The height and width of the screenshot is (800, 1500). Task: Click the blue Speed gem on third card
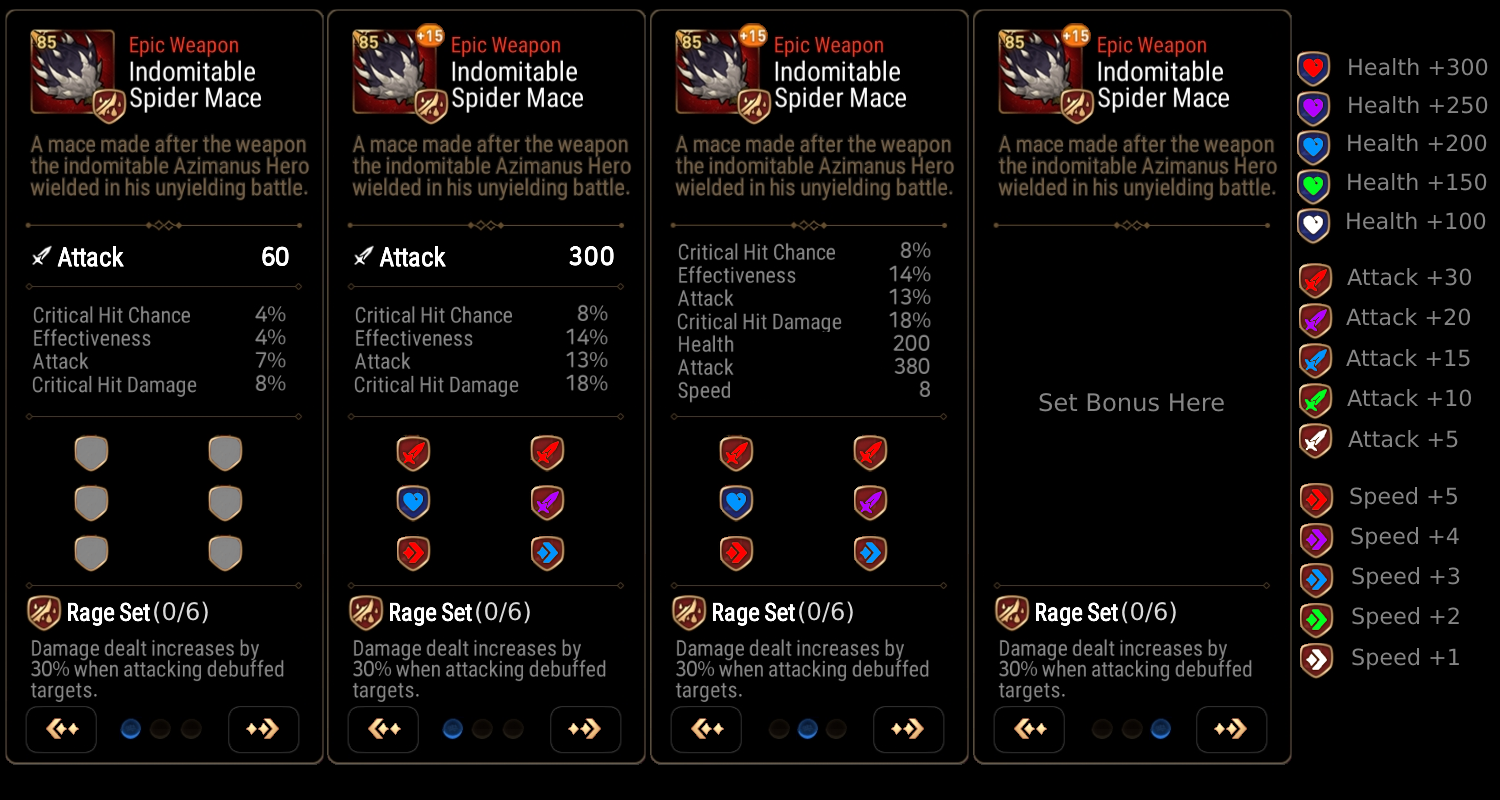[x=871, y=553]
